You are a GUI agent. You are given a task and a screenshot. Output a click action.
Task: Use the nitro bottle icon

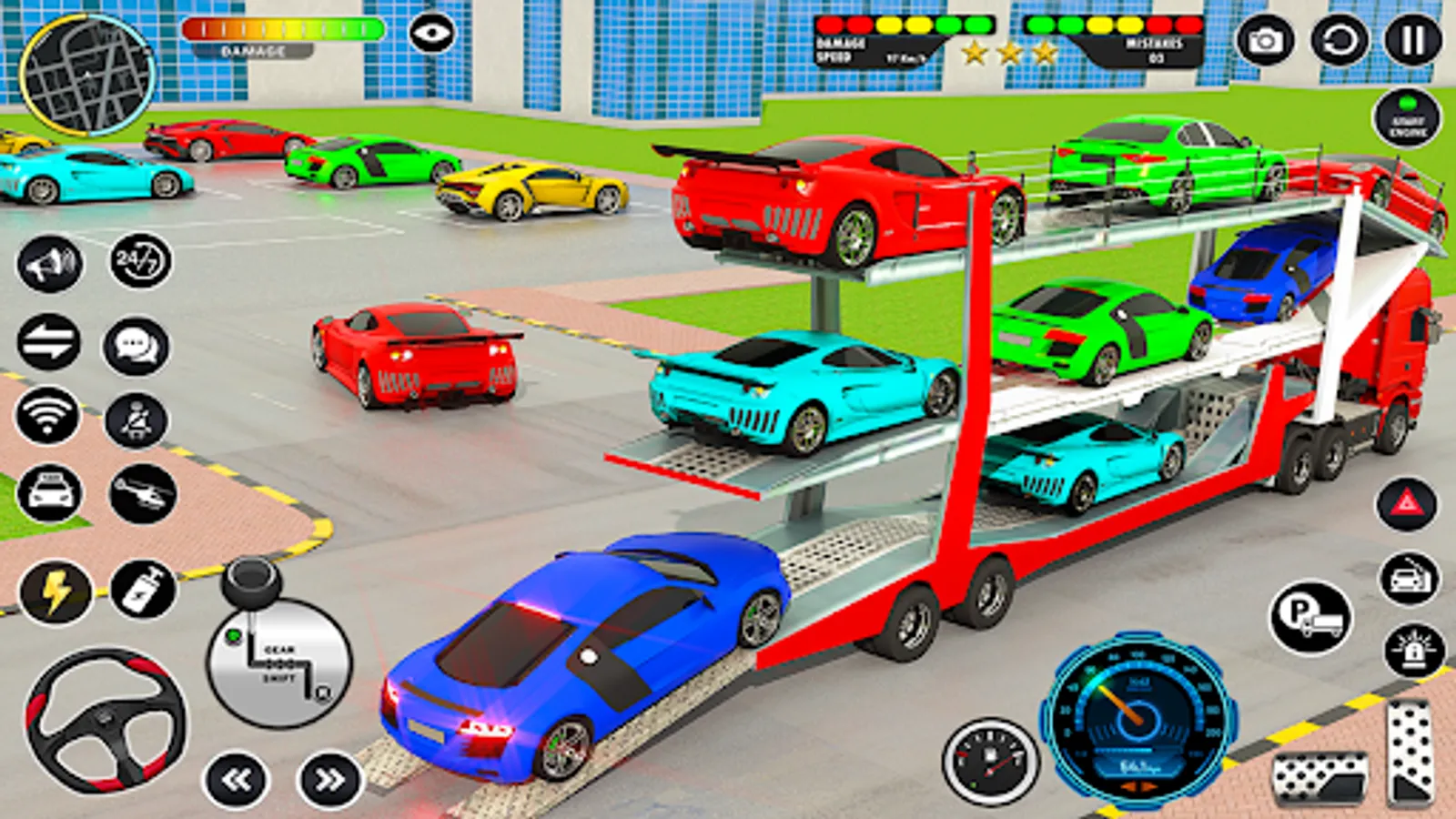coord(143,590)
